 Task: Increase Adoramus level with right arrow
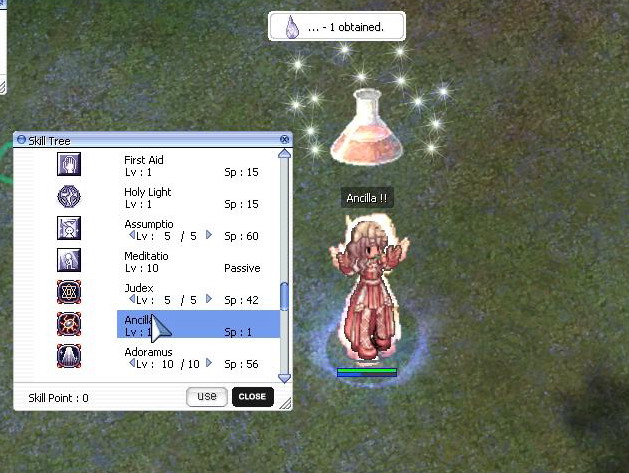209,364
